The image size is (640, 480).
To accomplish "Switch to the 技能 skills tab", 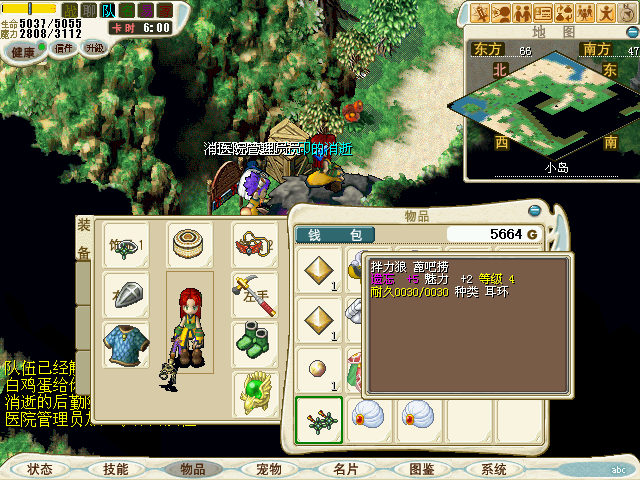I will click(116, 469).
